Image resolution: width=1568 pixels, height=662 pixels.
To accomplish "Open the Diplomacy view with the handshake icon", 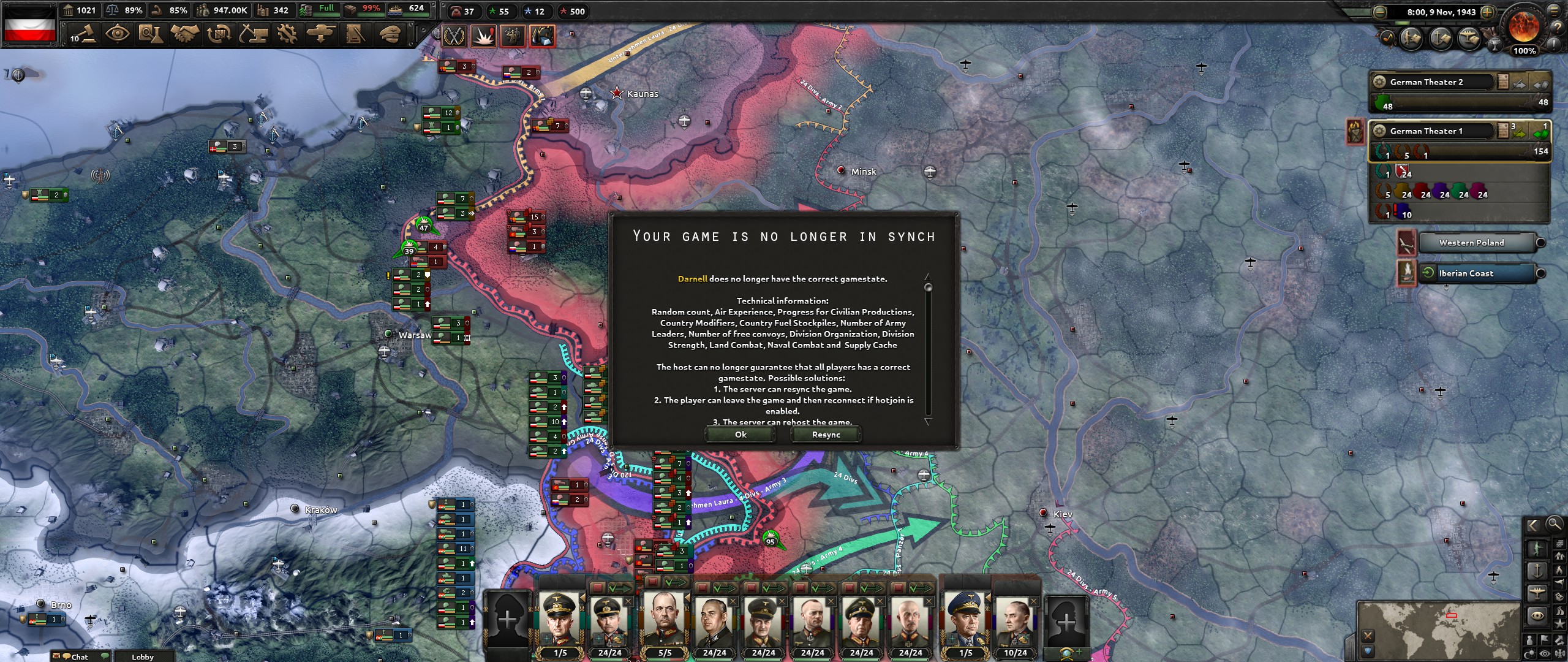I will (x=186, y=35).
